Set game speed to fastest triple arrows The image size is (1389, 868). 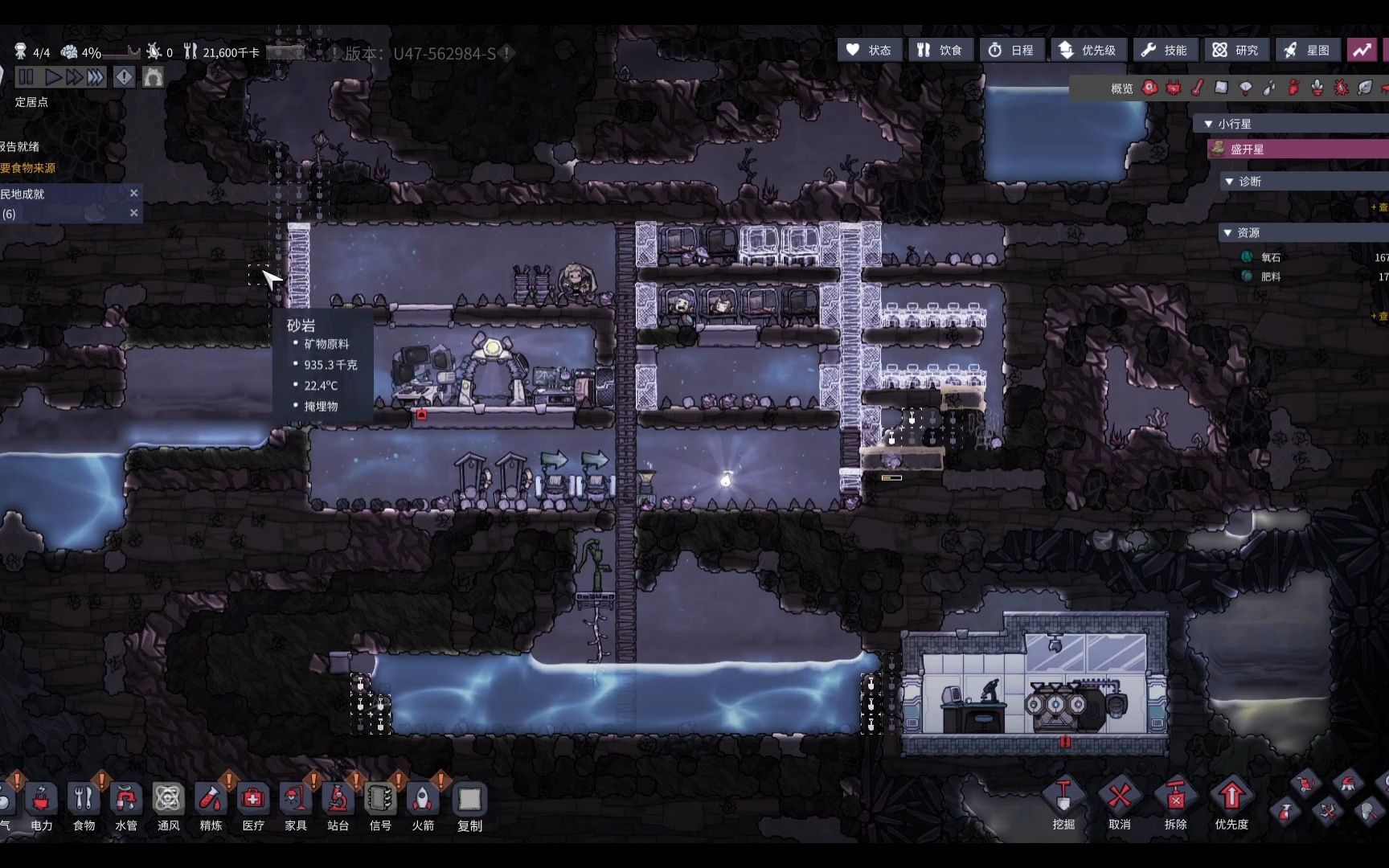coord(96,77)
